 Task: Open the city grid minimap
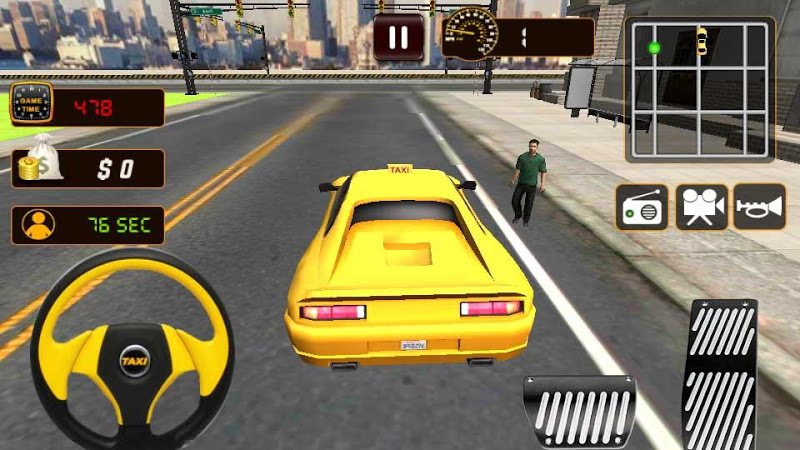coord(700,88)
